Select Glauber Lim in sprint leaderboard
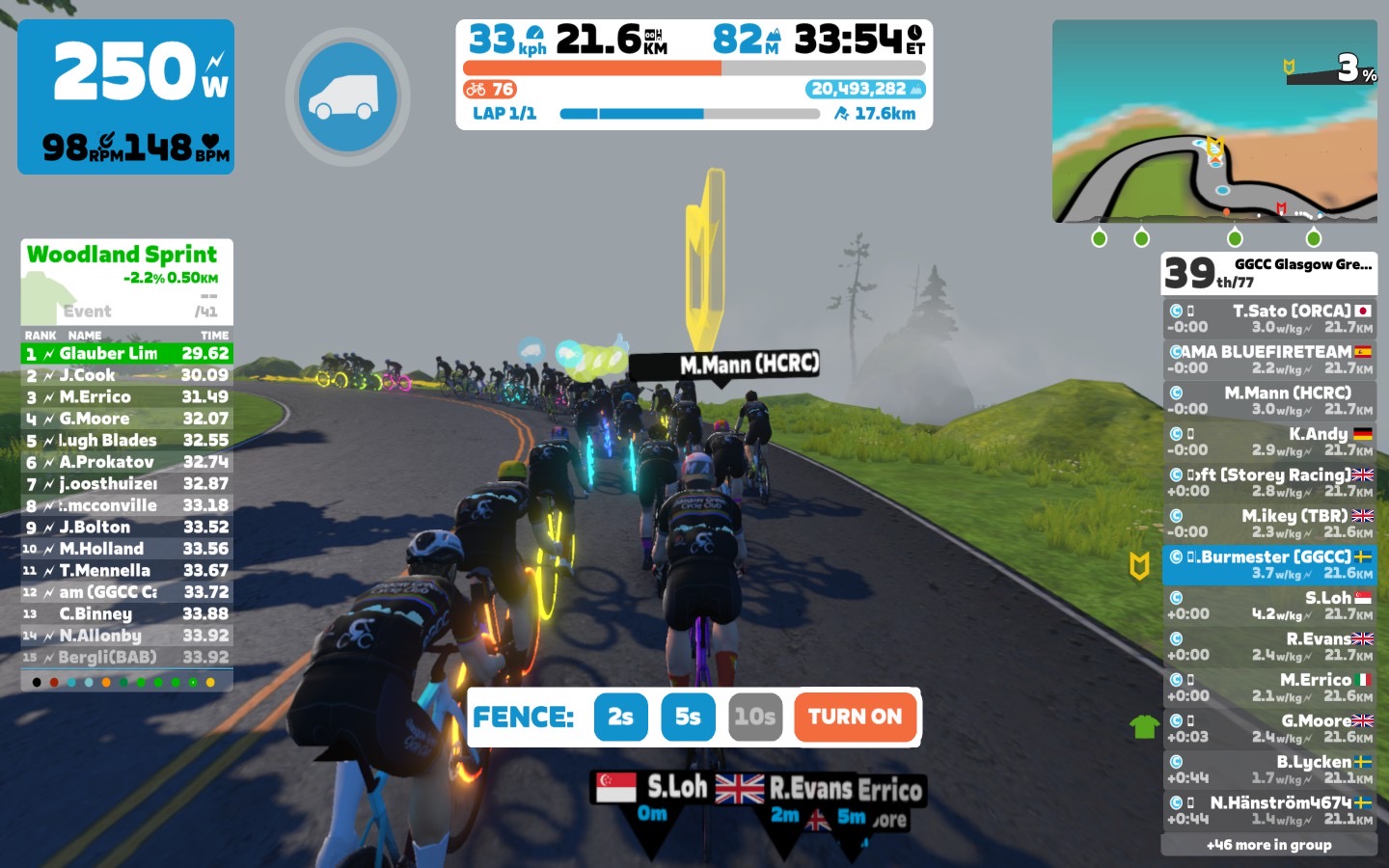 click(x=126, y=354)
